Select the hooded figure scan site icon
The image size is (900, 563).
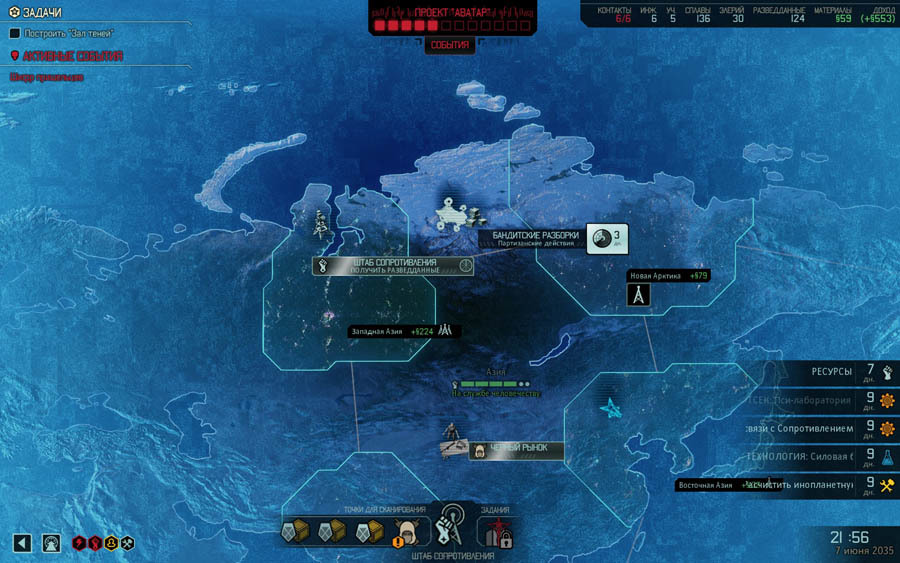406,532
